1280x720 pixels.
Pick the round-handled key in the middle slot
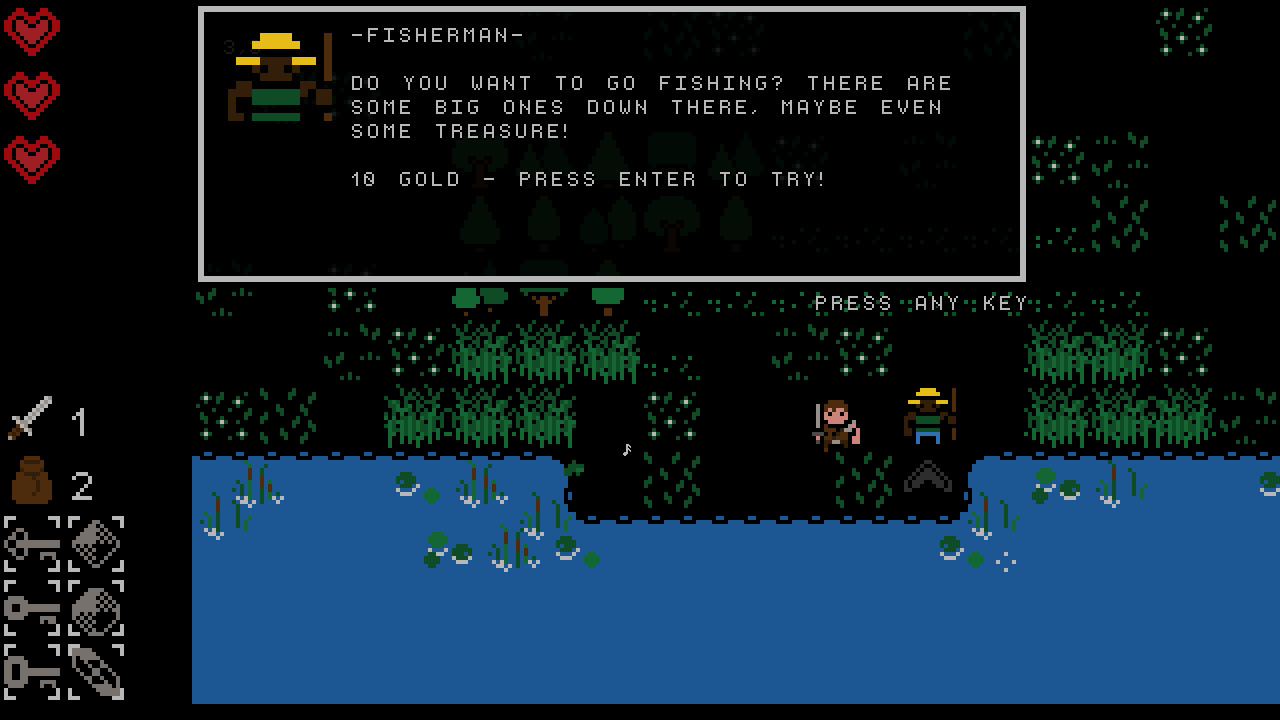pyautogui.click(x=30, y=608)
